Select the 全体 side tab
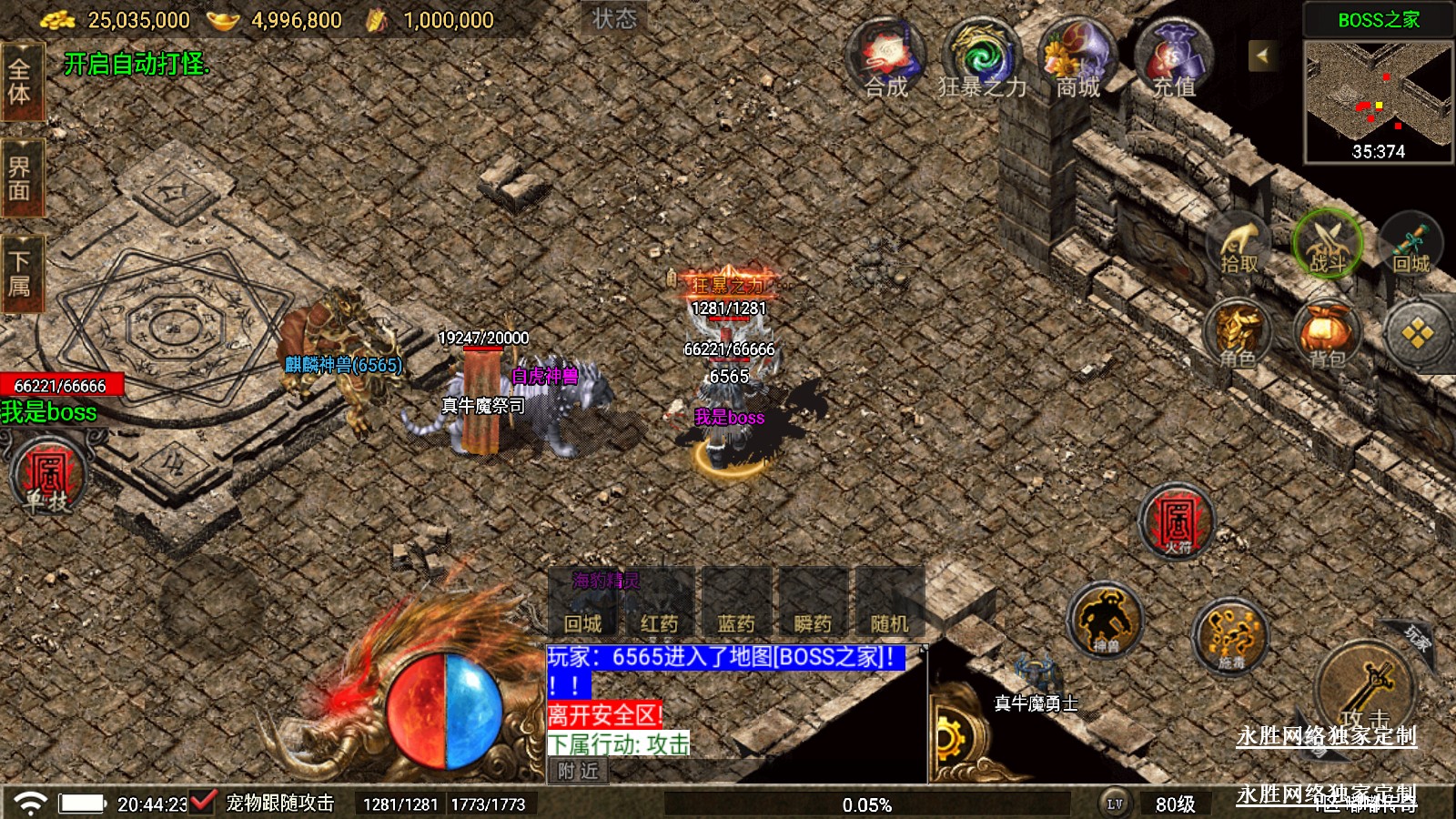The height and width of the screenshot is (819, 1456). (x=20, y=82)
